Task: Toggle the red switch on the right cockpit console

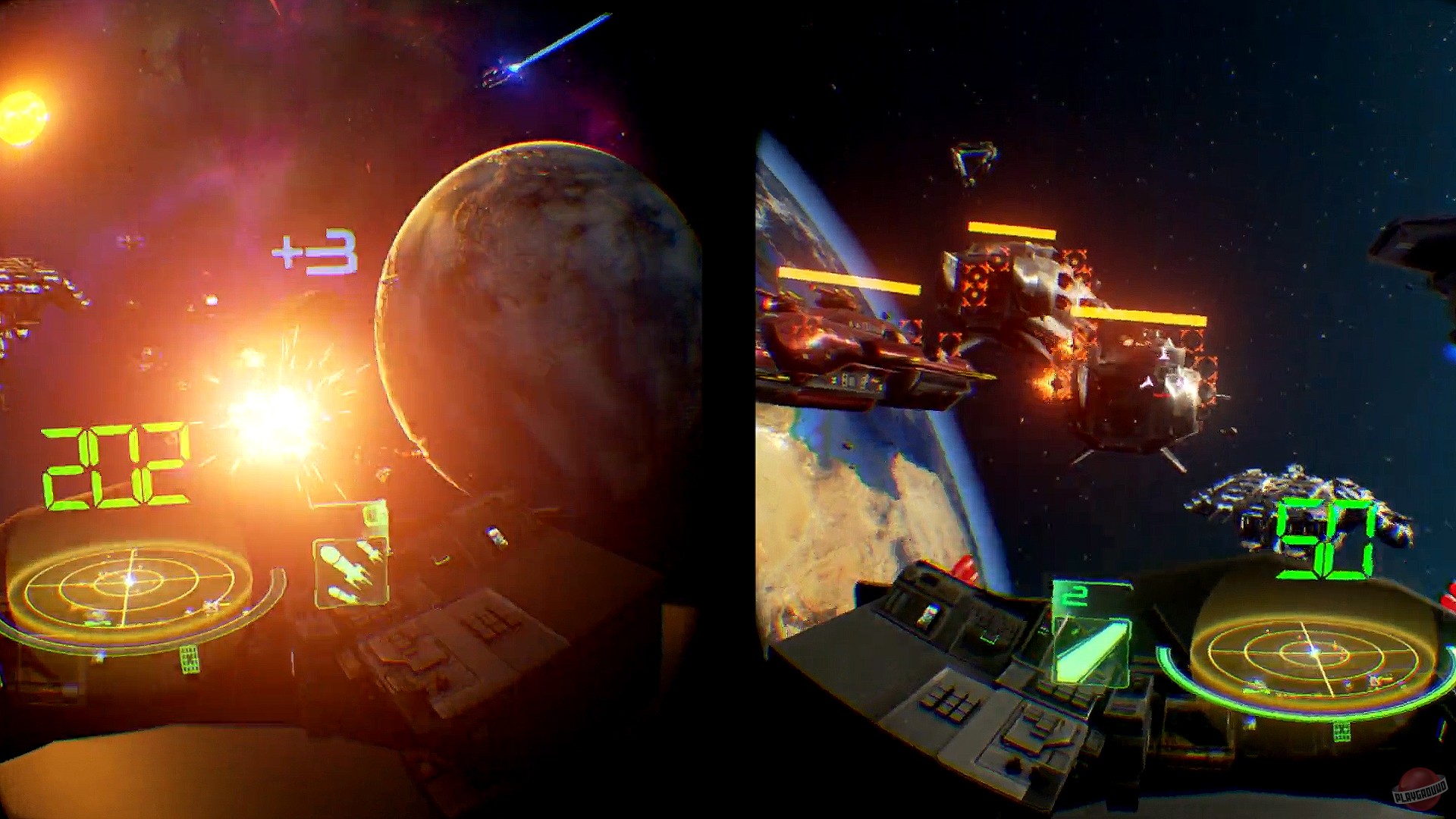Action: pos(964,567)
